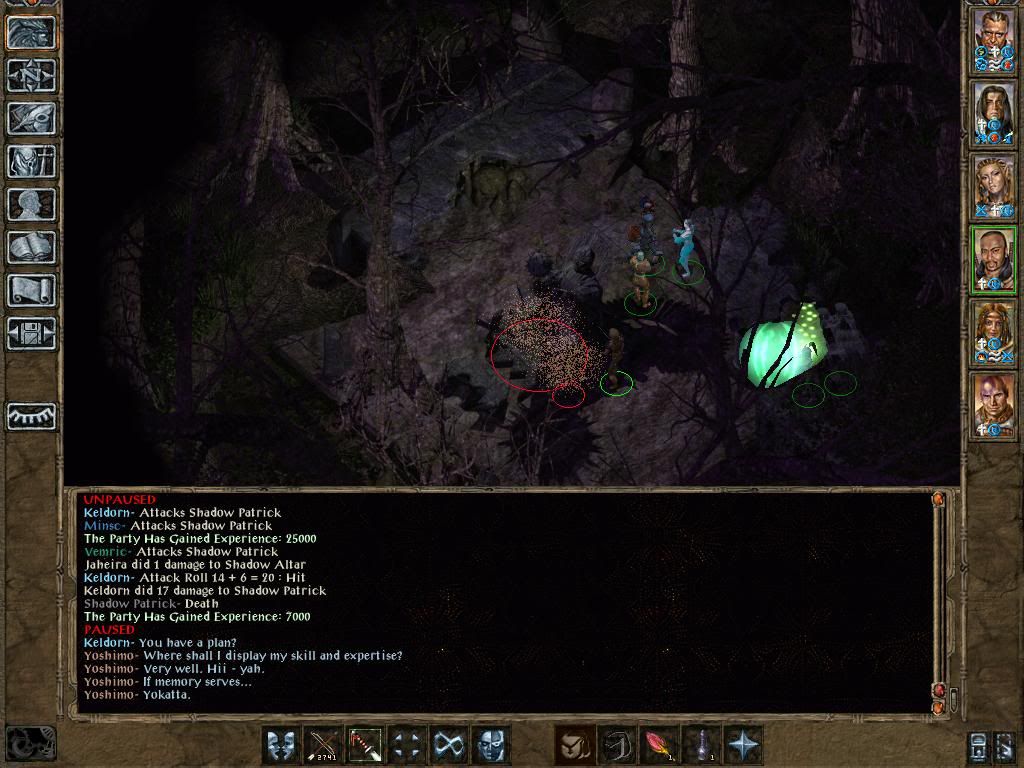Equip the katana weapon slot
Viewport: 1024px width, 768px height.
click(x=365, y=745)
